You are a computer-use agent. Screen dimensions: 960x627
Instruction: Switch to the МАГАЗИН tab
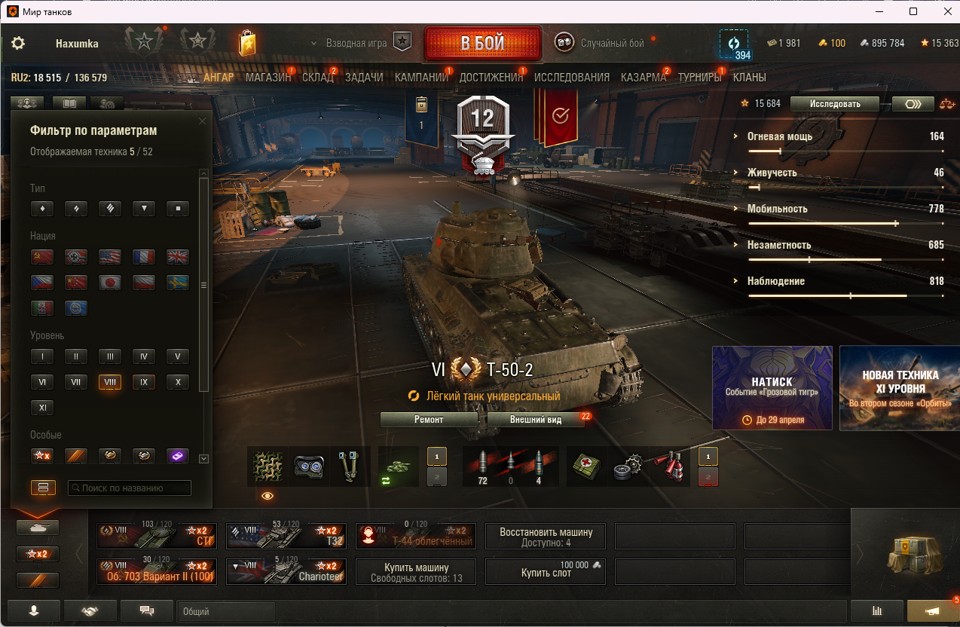pyautogui.click(x=268, y=77)
